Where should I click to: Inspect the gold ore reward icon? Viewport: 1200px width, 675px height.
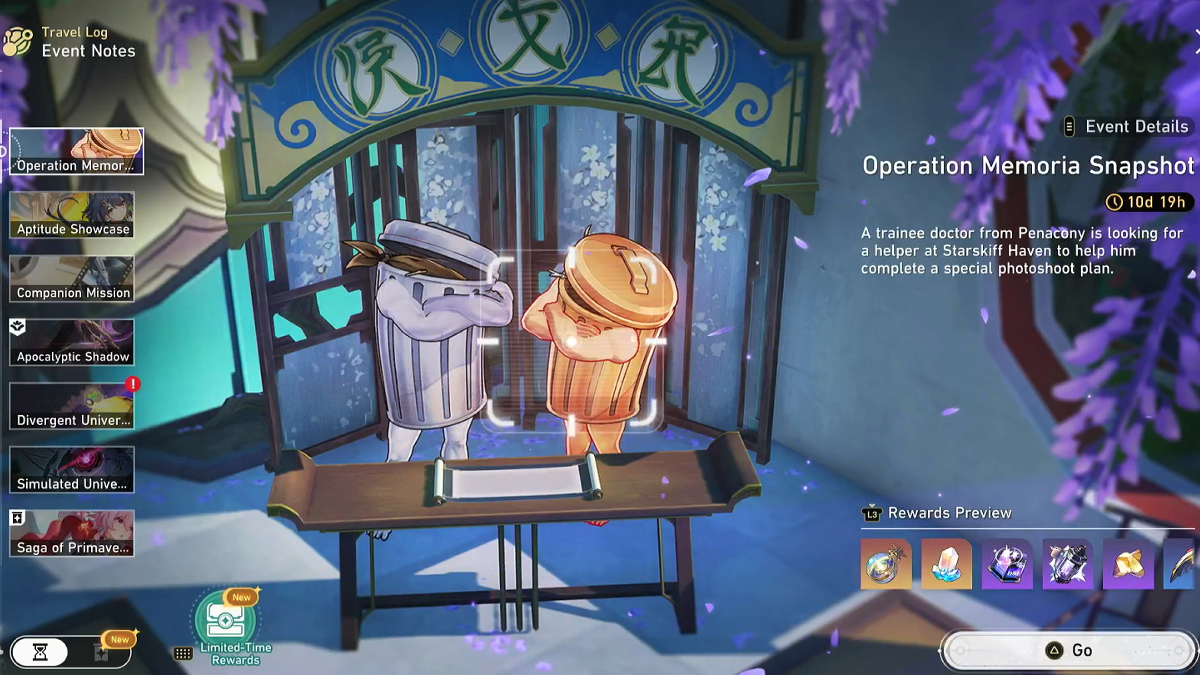pyautogui.click(x=1128, y=564)
